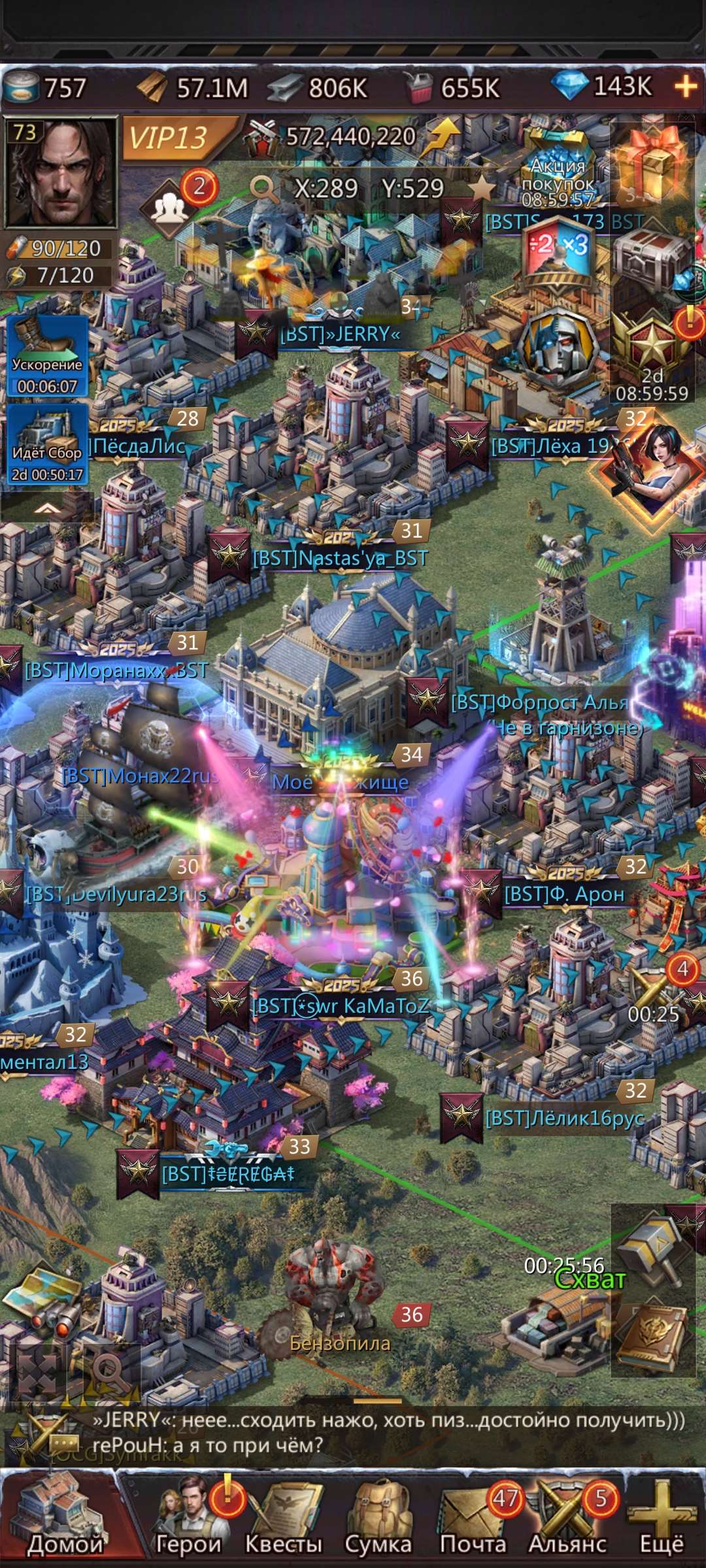The height and width of the screenshot is (1568, 706).
Task: Collapse the left side march panel arrow
Action: (x=46, y=508)
